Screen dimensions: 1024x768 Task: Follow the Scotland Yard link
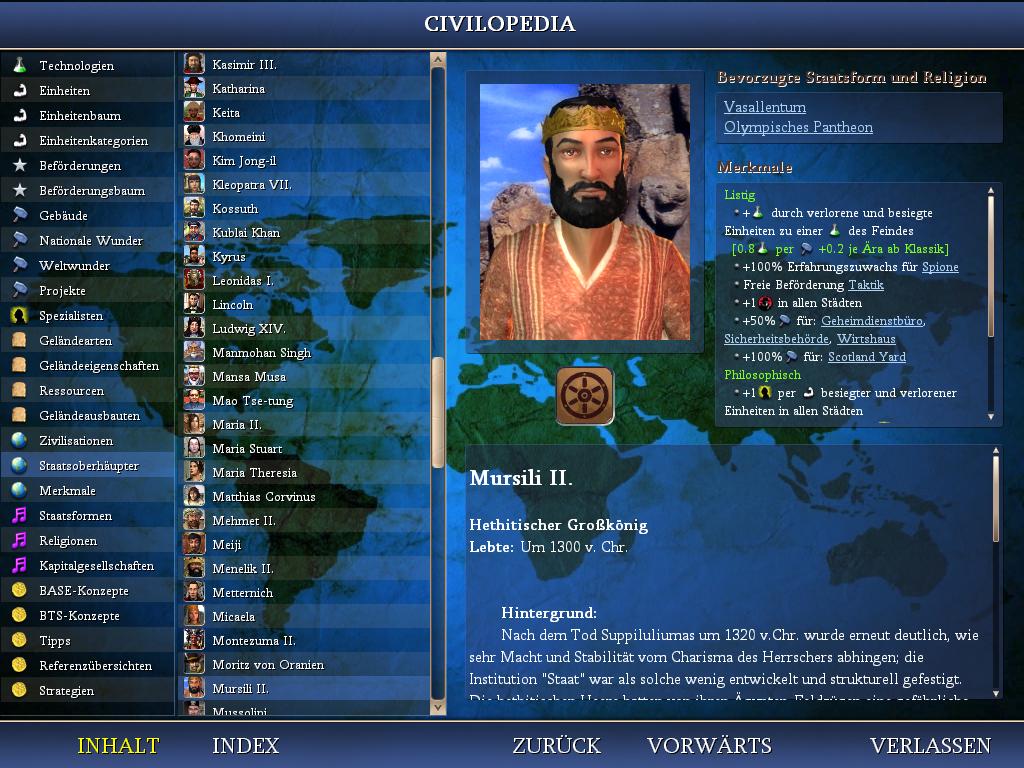pos(866,357)
